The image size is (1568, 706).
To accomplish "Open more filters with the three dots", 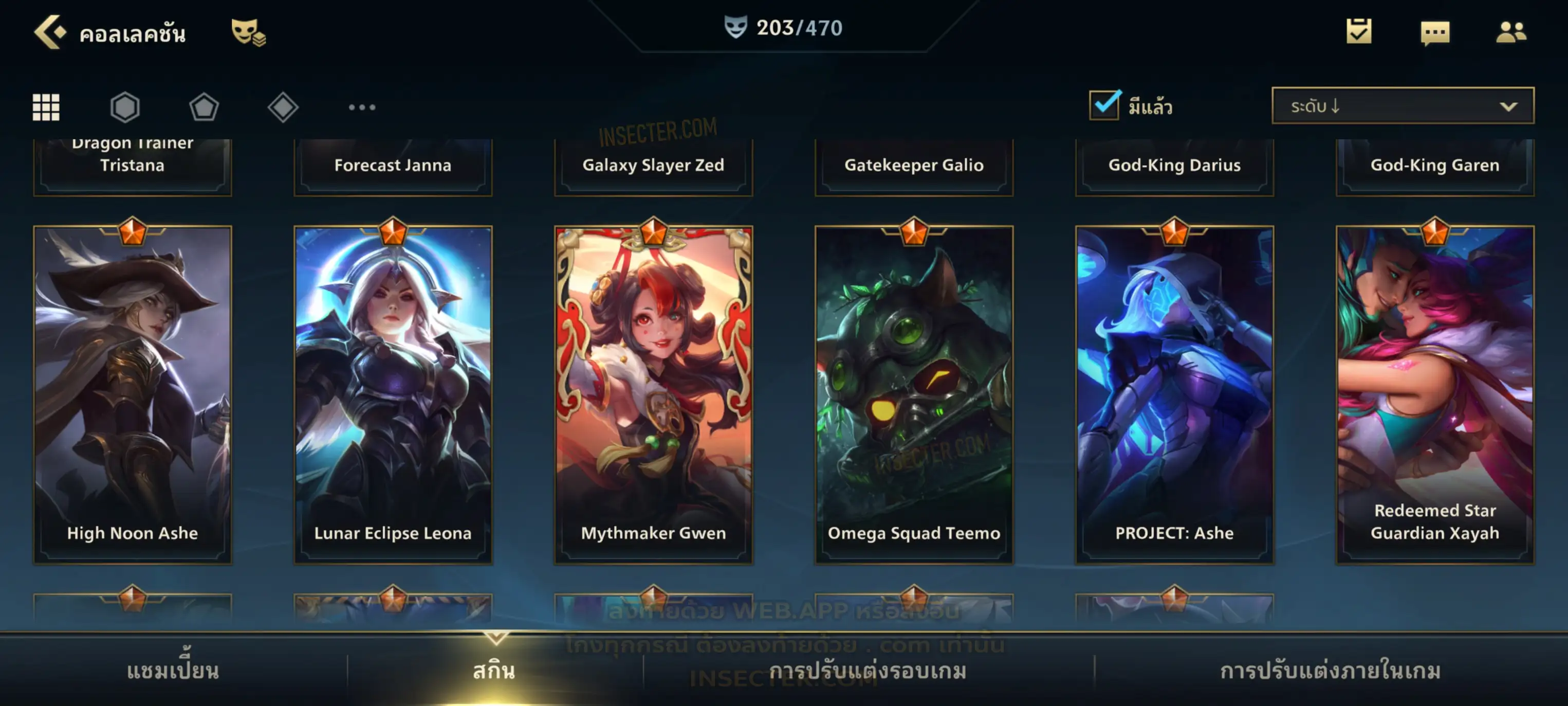I will coord(362,107).
